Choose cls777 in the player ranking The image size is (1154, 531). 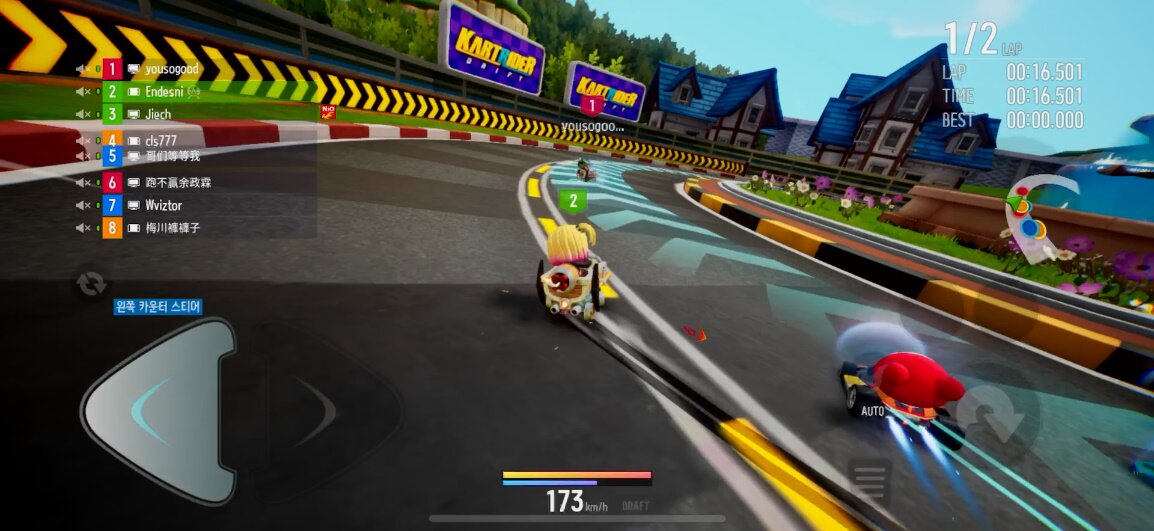tap(160, 140)
